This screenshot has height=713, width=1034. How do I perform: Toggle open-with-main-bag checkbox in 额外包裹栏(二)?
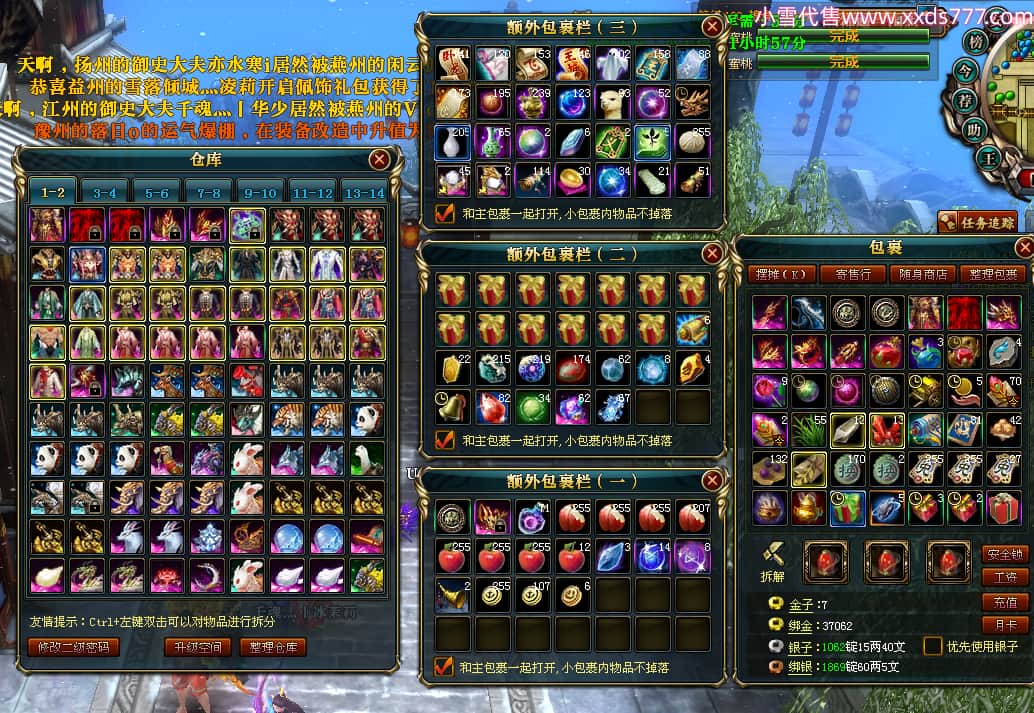click(x=445, y=440)
